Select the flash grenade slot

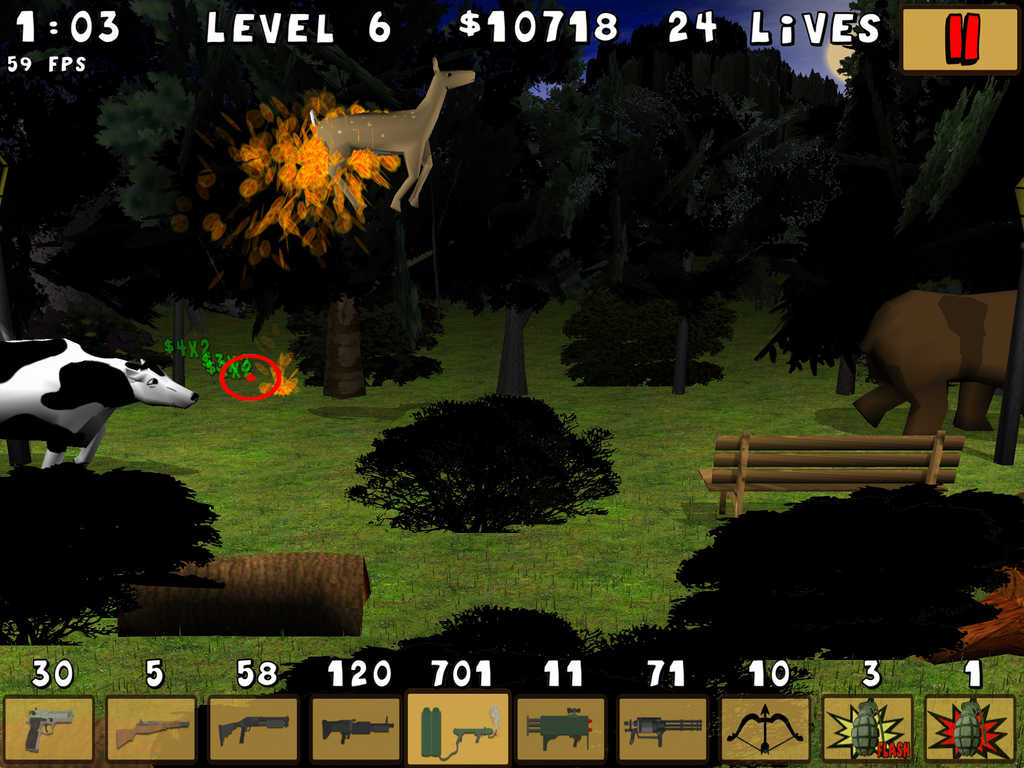point(868,729)
